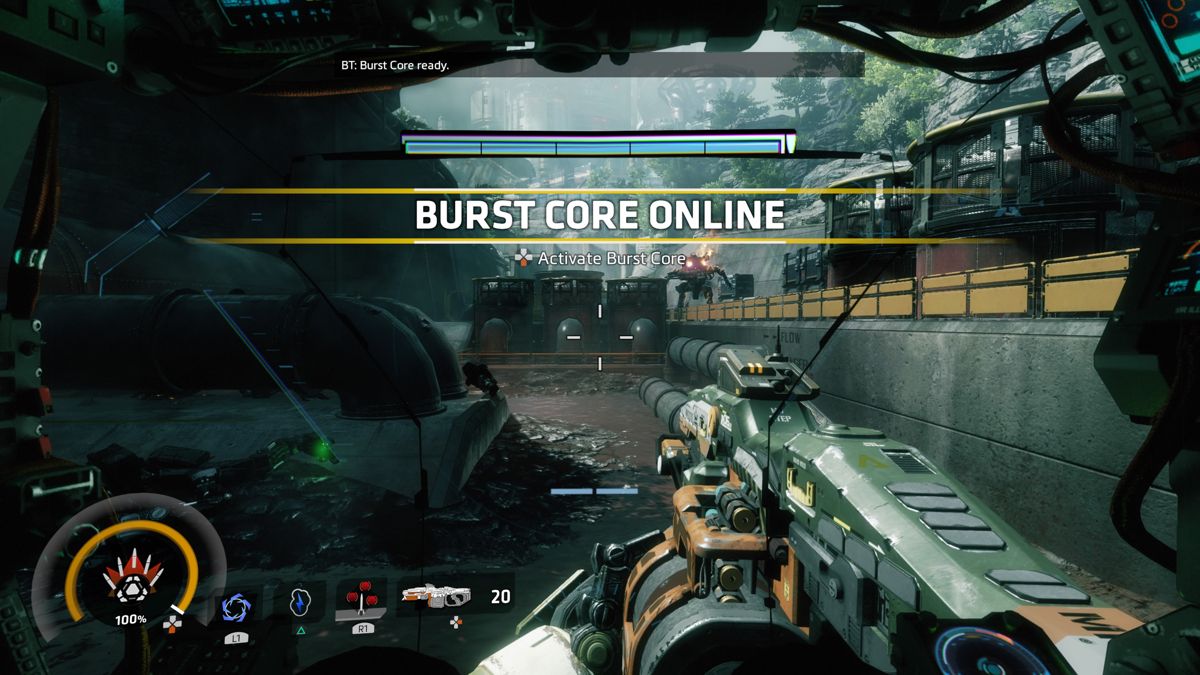The height and width of the screenshot is (675, 1200).
Task: Use the blue Vortex Shield ability
Action: 237,608
